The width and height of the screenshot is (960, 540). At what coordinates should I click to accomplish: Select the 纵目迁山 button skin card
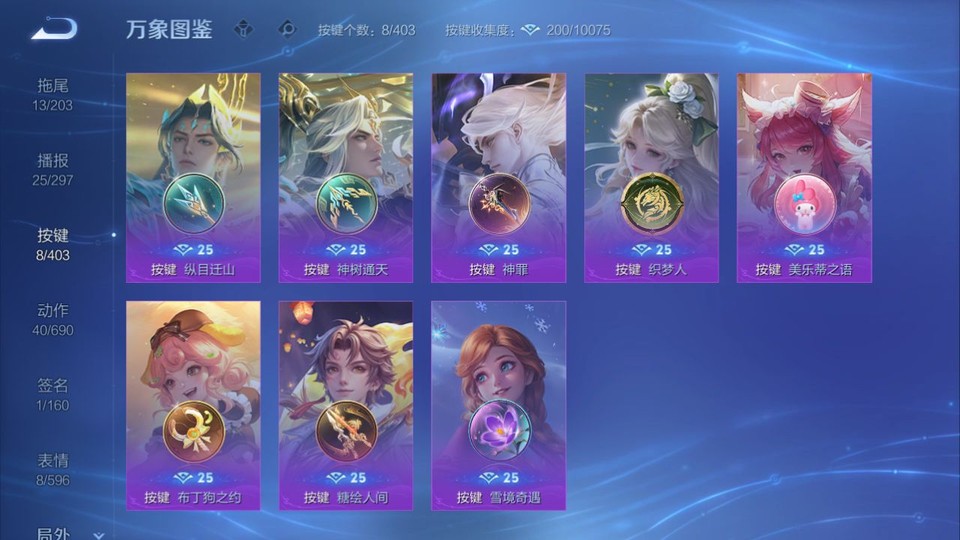pos(193,177)
